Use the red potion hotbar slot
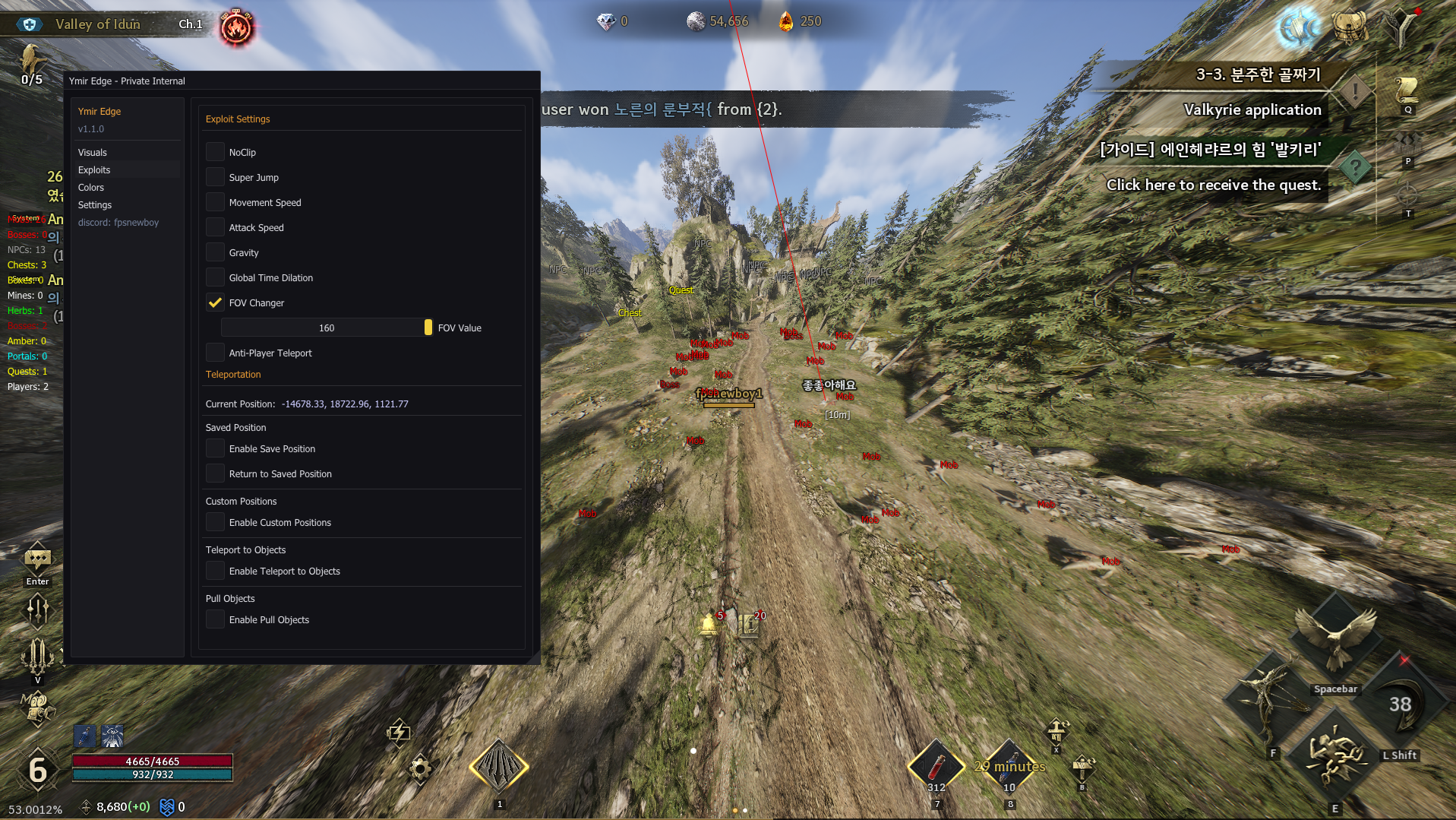 coord(936,767)
